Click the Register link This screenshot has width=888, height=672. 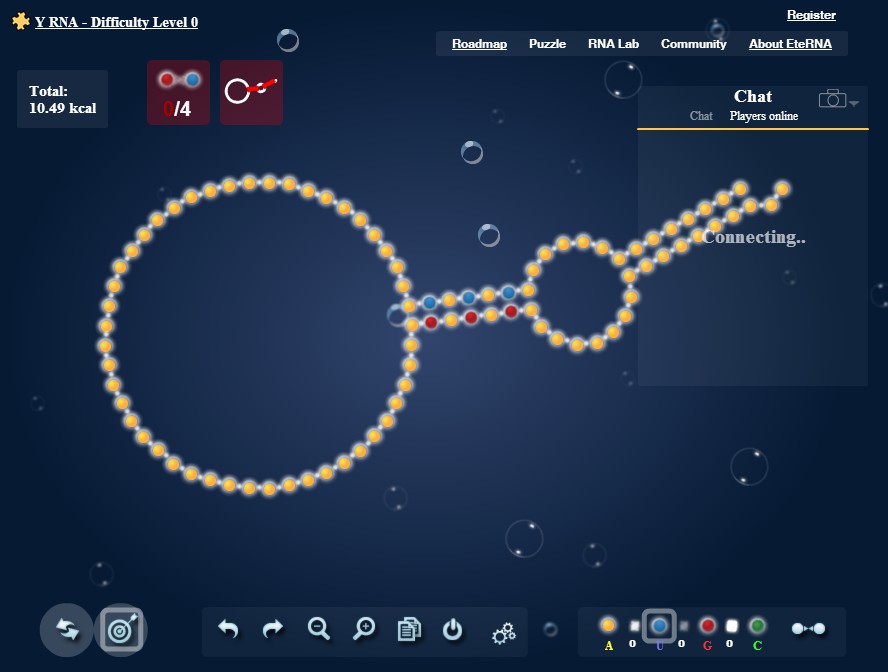(x=811, y=15)
